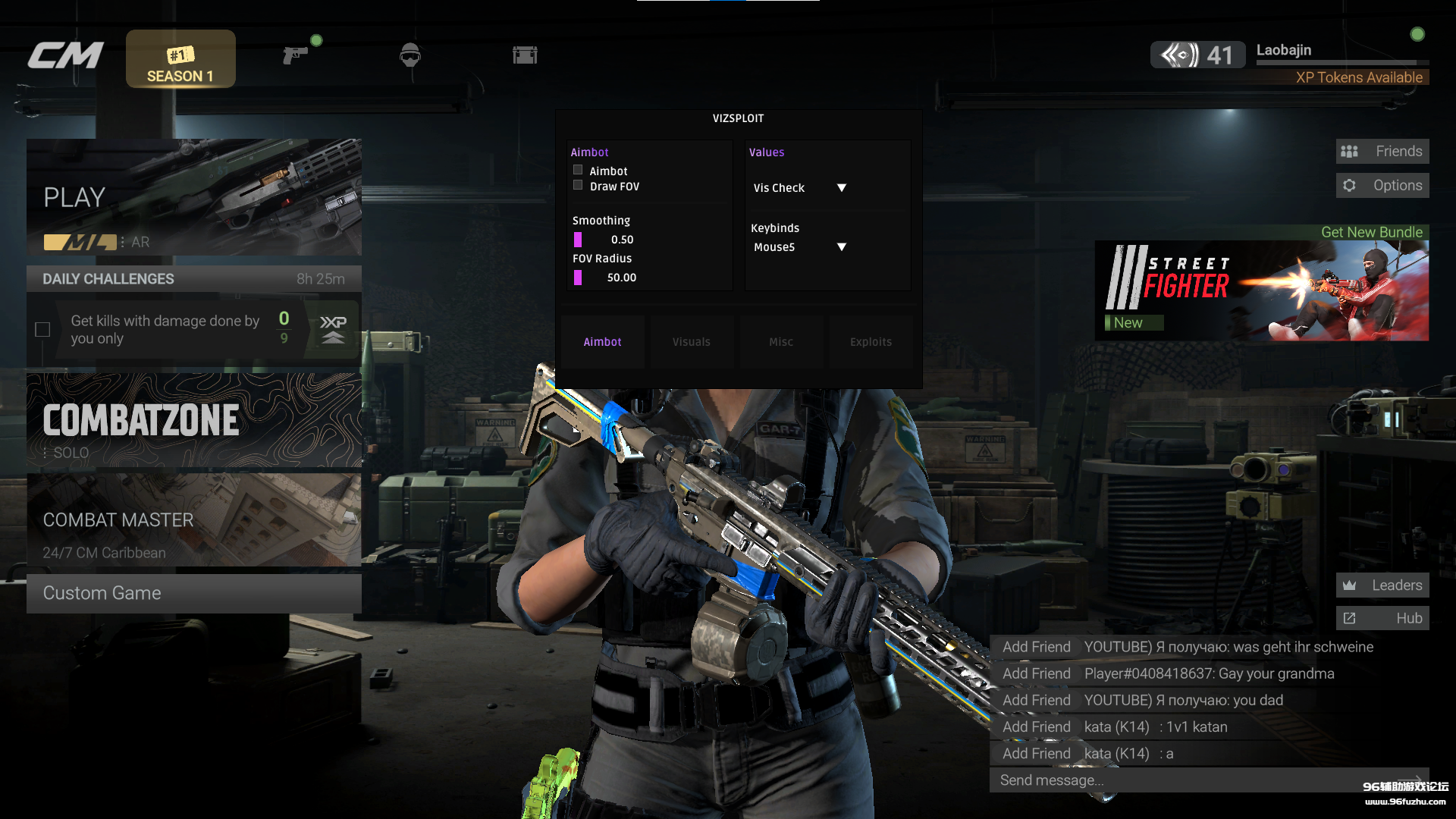Open the Season 1 battle pass tab
The width and height of the screenshot is (1456, 819).
point(180,59)
